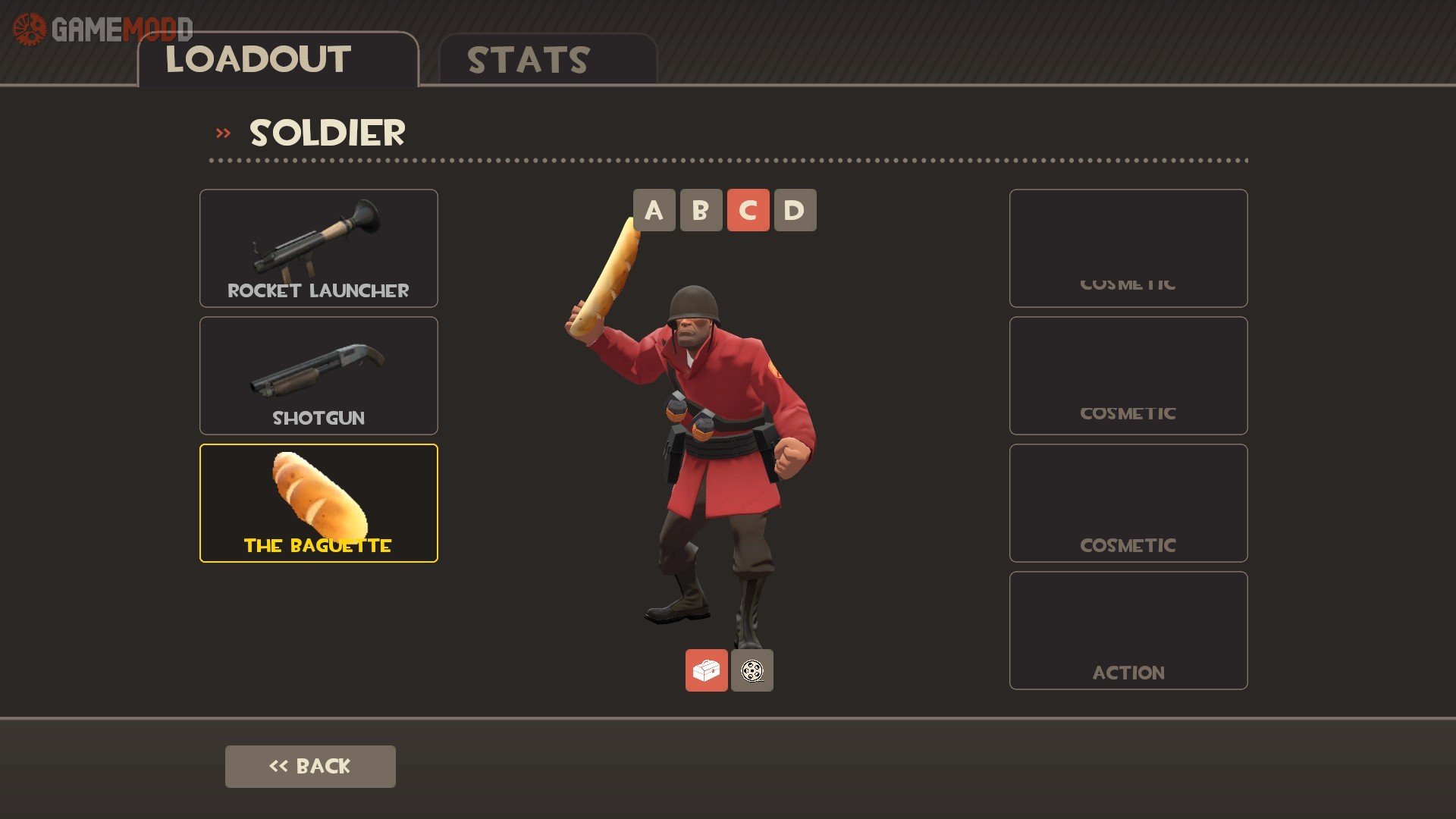Switch to loadout preset A
Image resolution: width=1456 pixels, height=819 pixels.
click(654, 210)
